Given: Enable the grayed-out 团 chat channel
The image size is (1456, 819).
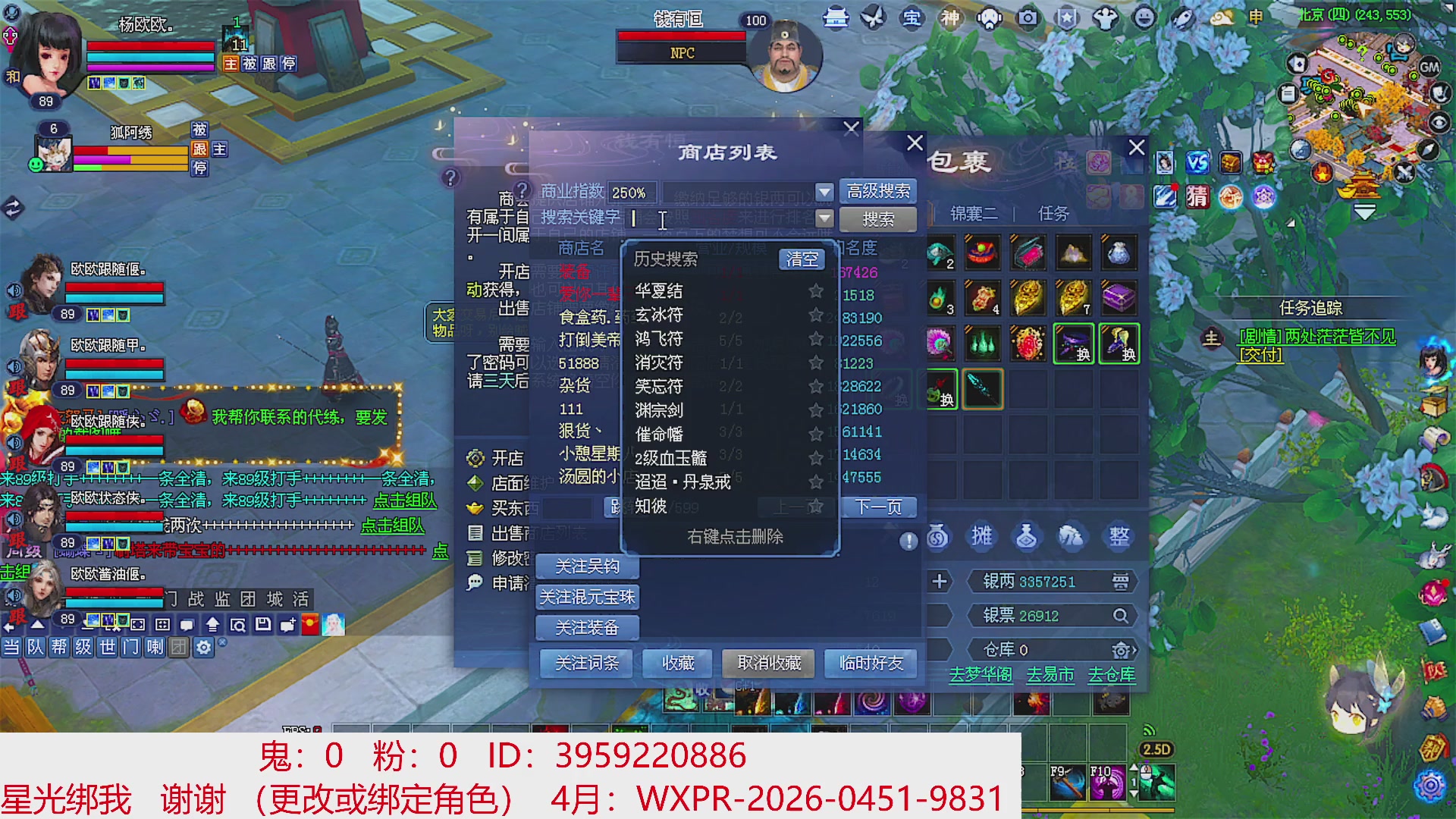Looking at the screenshot, I should pyautogui.click(x=179, y=647).
